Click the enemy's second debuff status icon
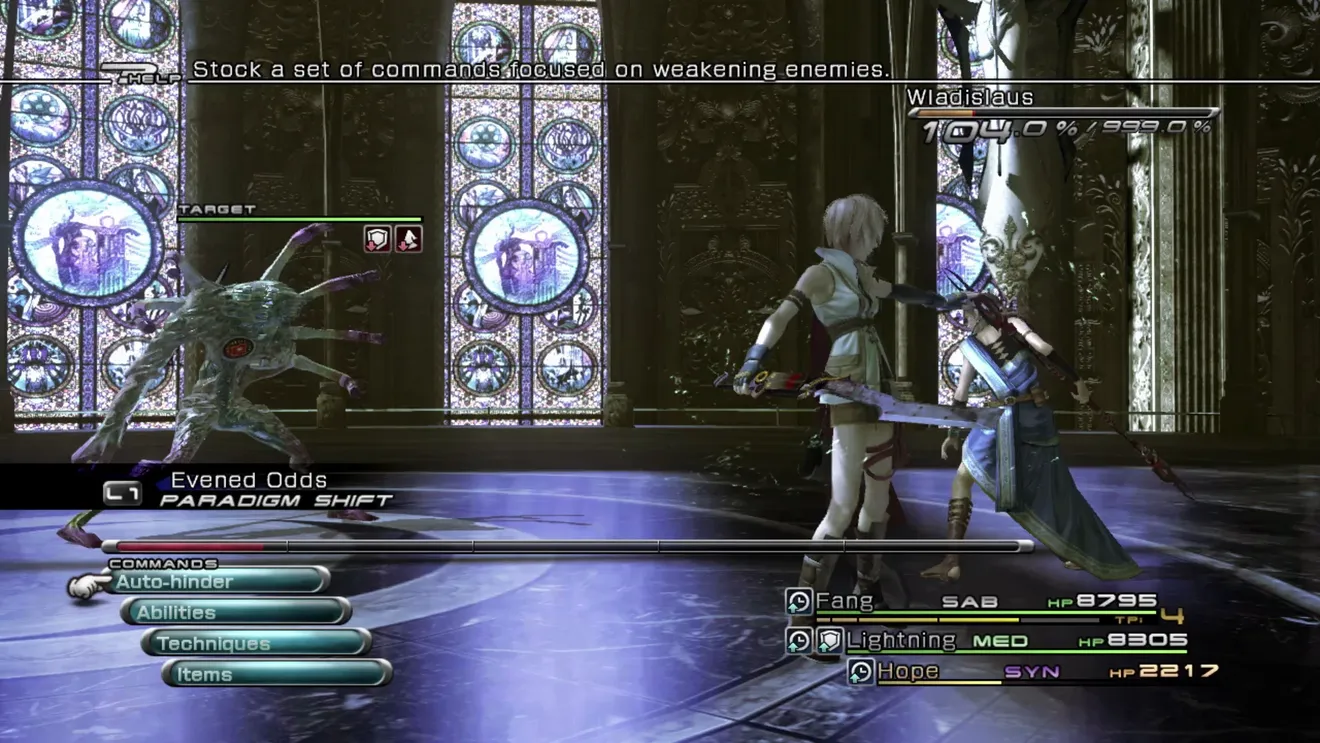Screen dimensions: 1320x743 pyautogui.click(x=408, y=238)
